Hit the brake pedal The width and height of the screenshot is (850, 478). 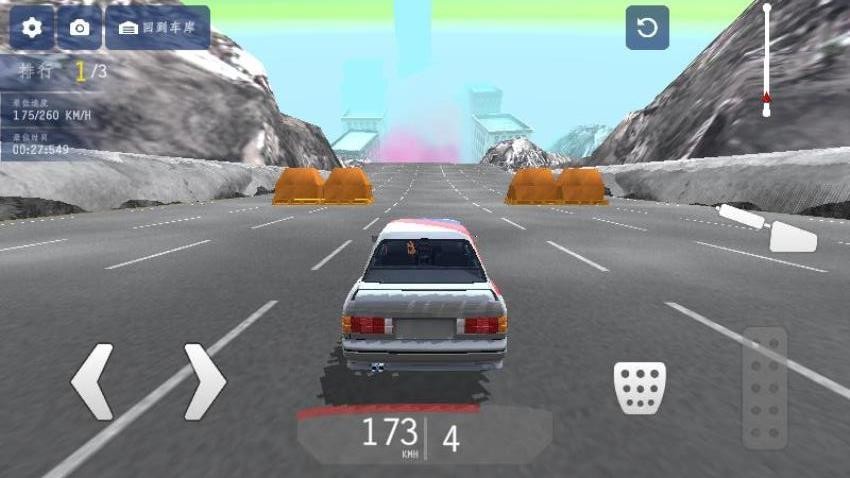pyautogui.click(x=640, y=387)
